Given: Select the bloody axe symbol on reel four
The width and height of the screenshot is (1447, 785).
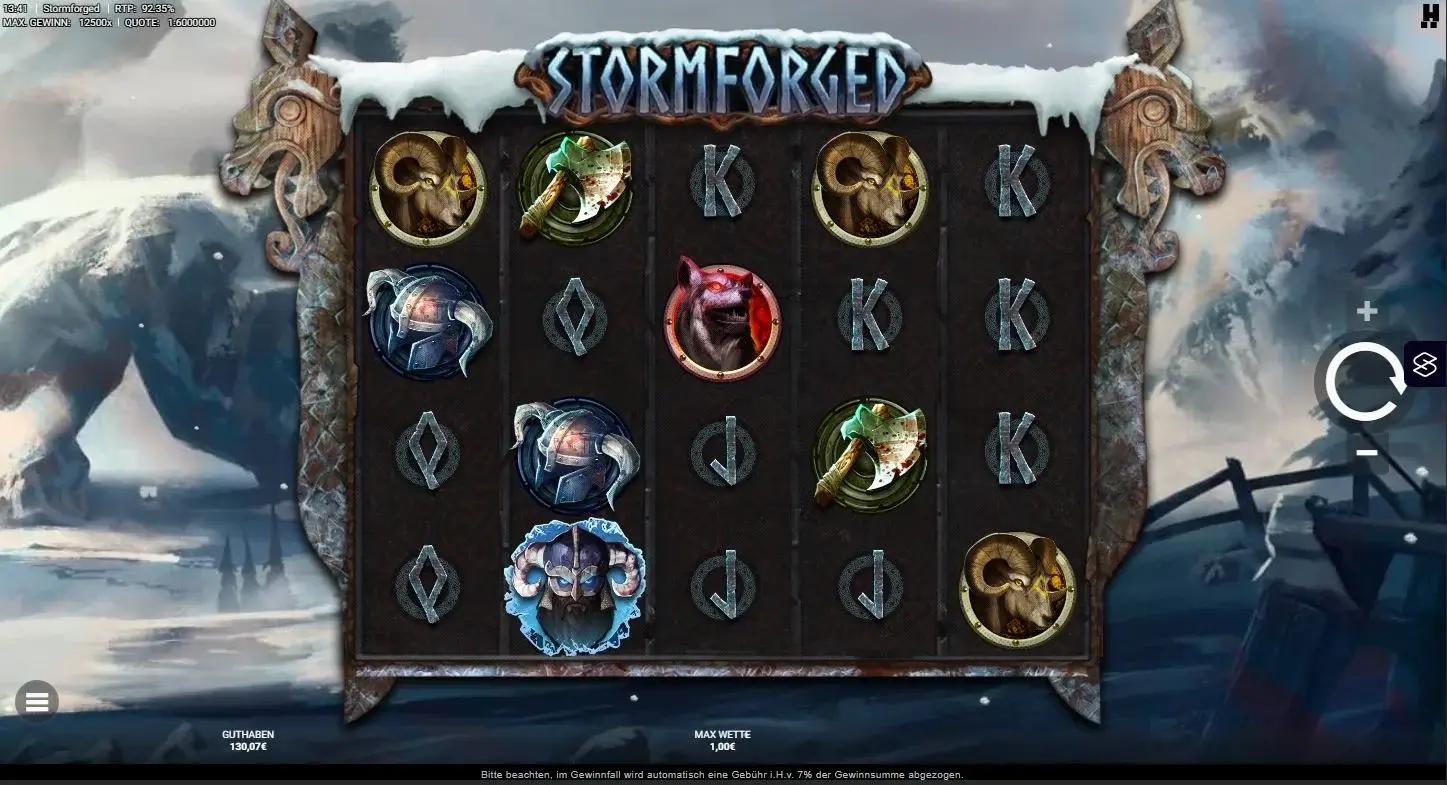Looking at the screenshot, I should point(869,450).
